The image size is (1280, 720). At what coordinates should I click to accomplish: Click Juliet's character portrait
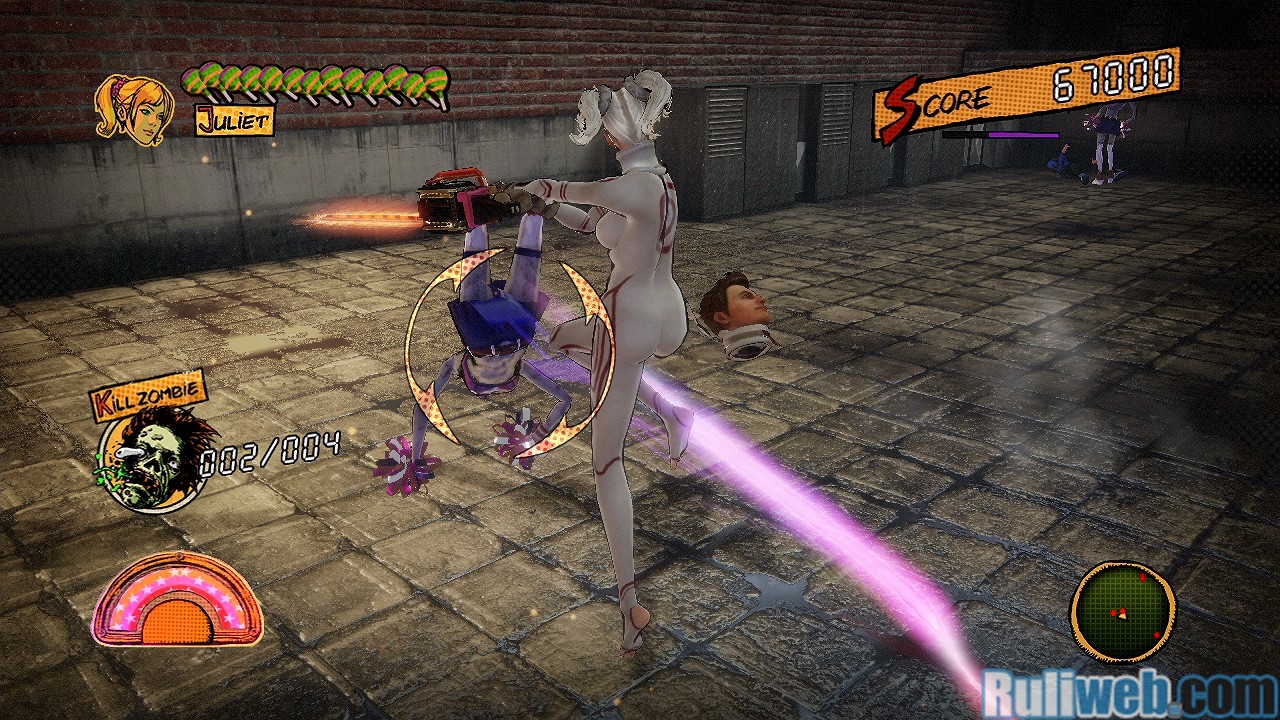(132, 109)
